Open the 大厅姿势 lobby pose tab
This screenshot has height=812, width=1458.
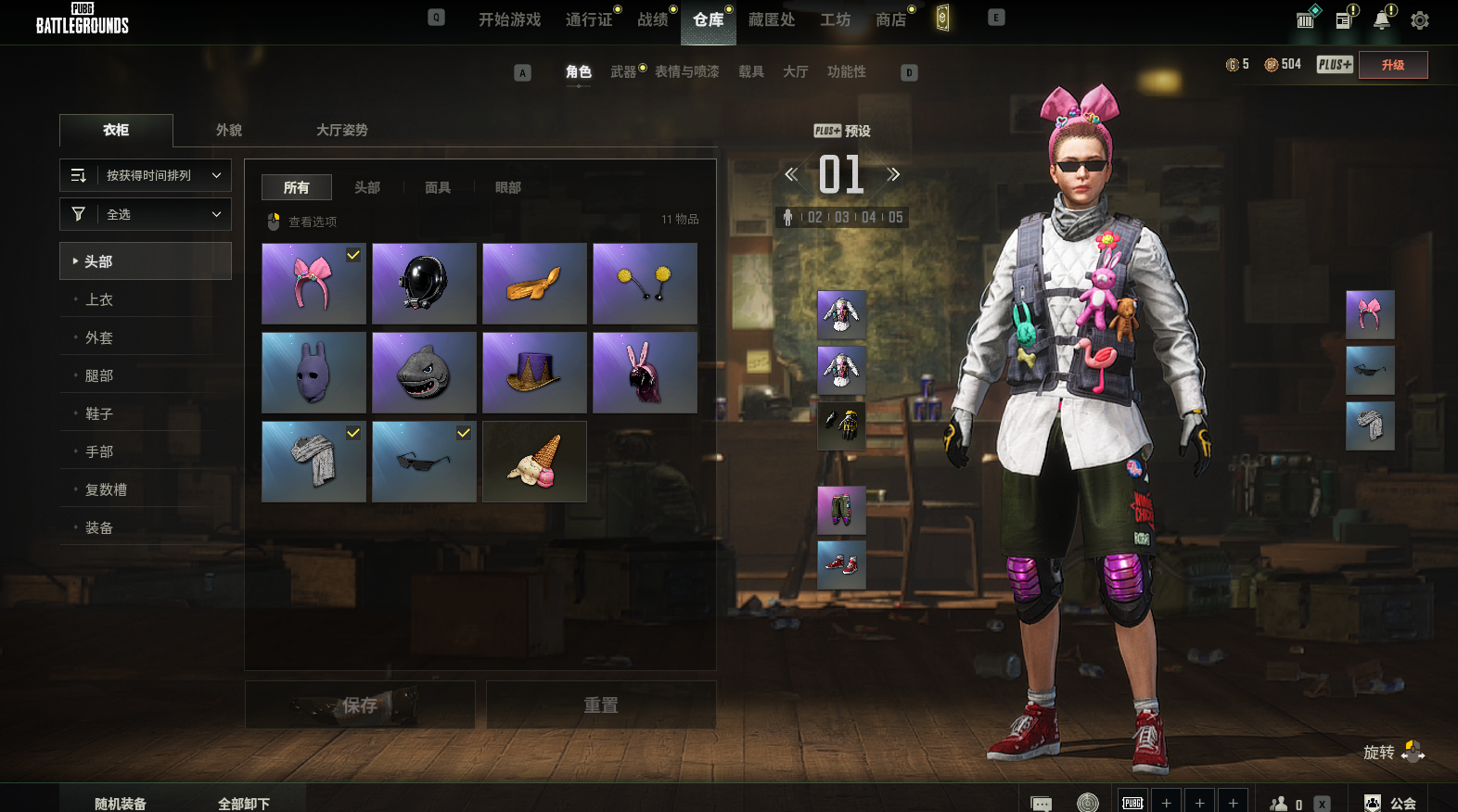[341, 131]
